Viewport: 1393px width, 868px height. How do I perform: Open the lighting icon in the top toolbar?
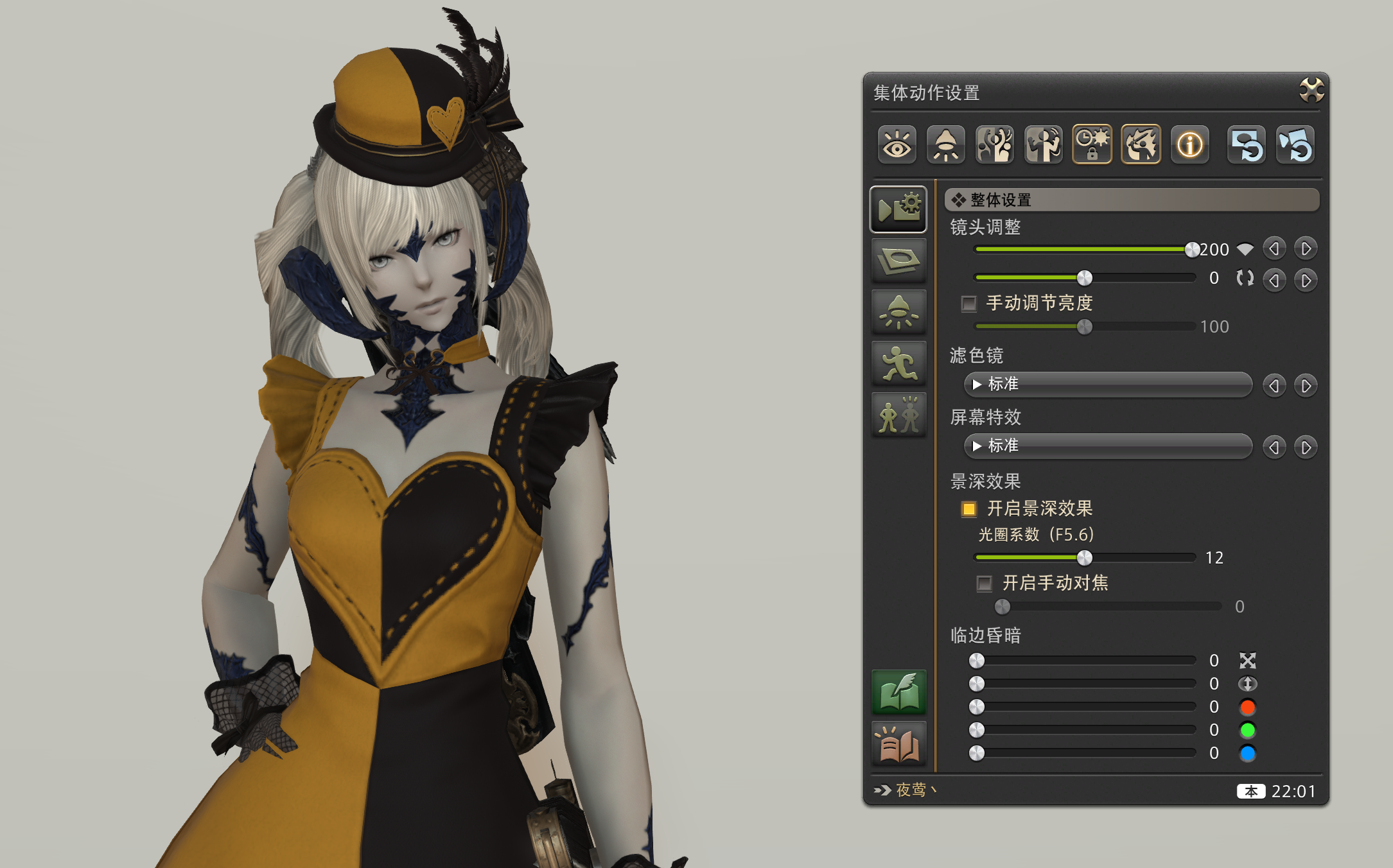point(945,144)
